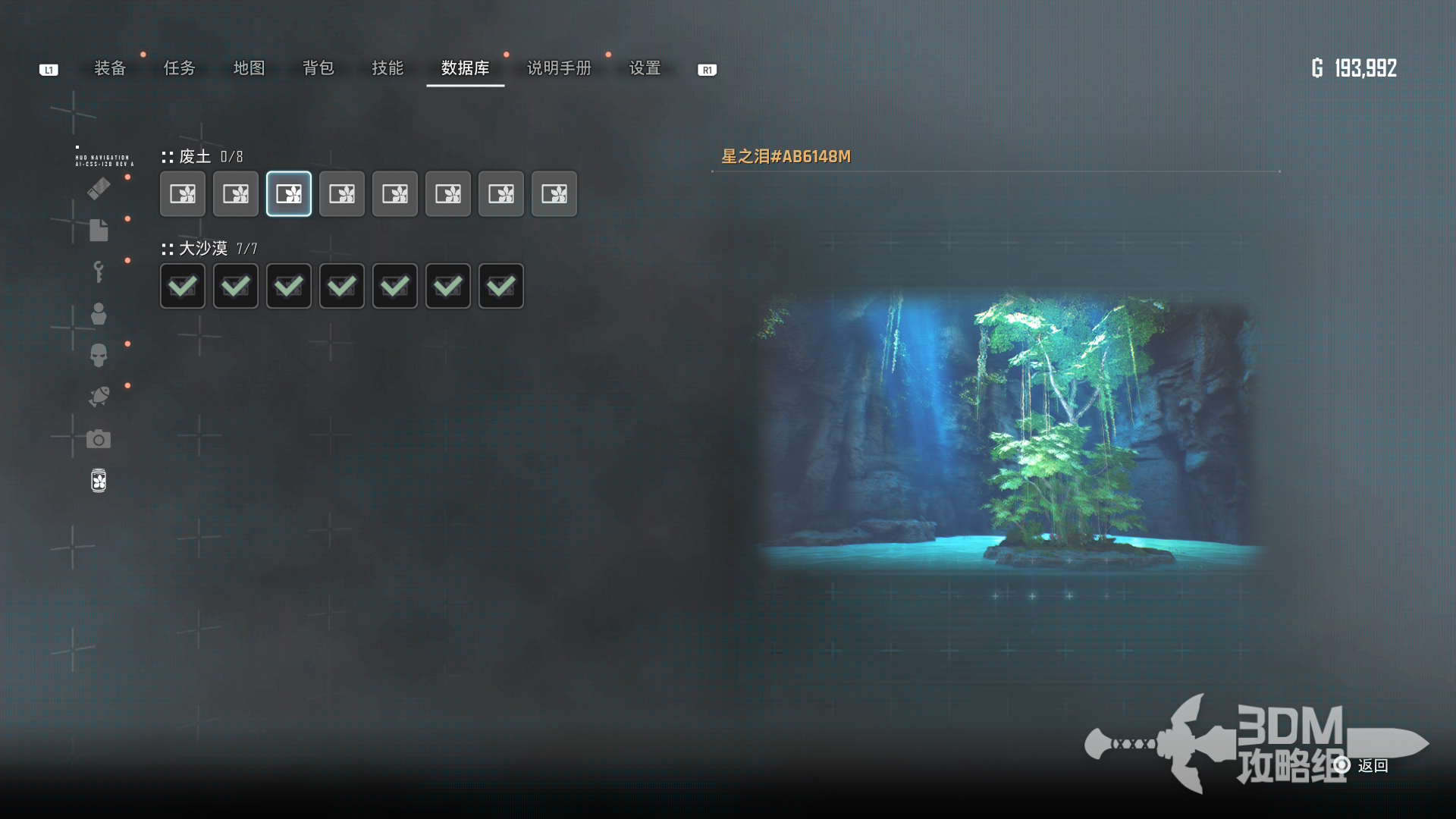Screen dimensions: 1456x819
Task: Show the character silhouette category
Action: pos(99,313)
